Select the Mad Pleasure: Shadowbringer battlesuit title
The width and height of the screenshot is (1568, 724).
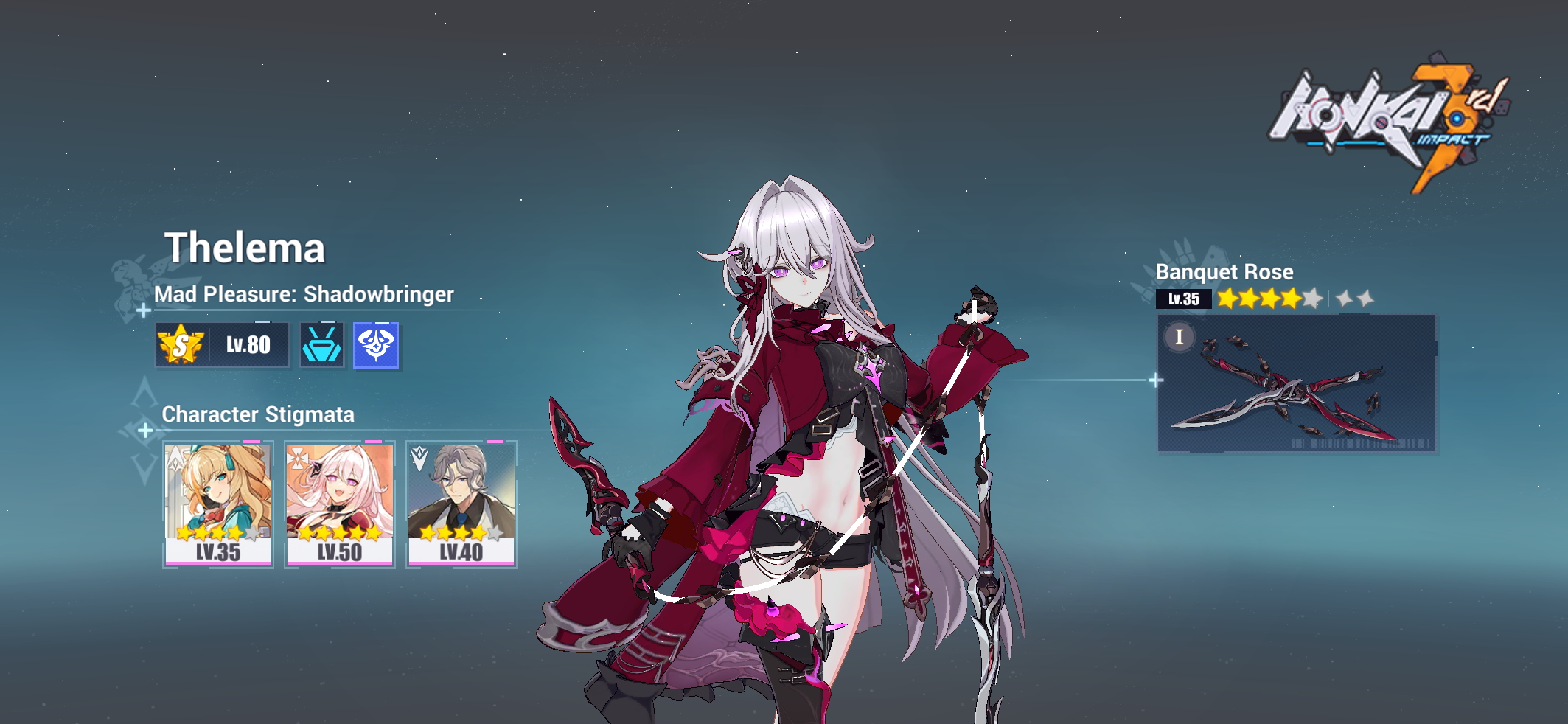tap(304, 294)
